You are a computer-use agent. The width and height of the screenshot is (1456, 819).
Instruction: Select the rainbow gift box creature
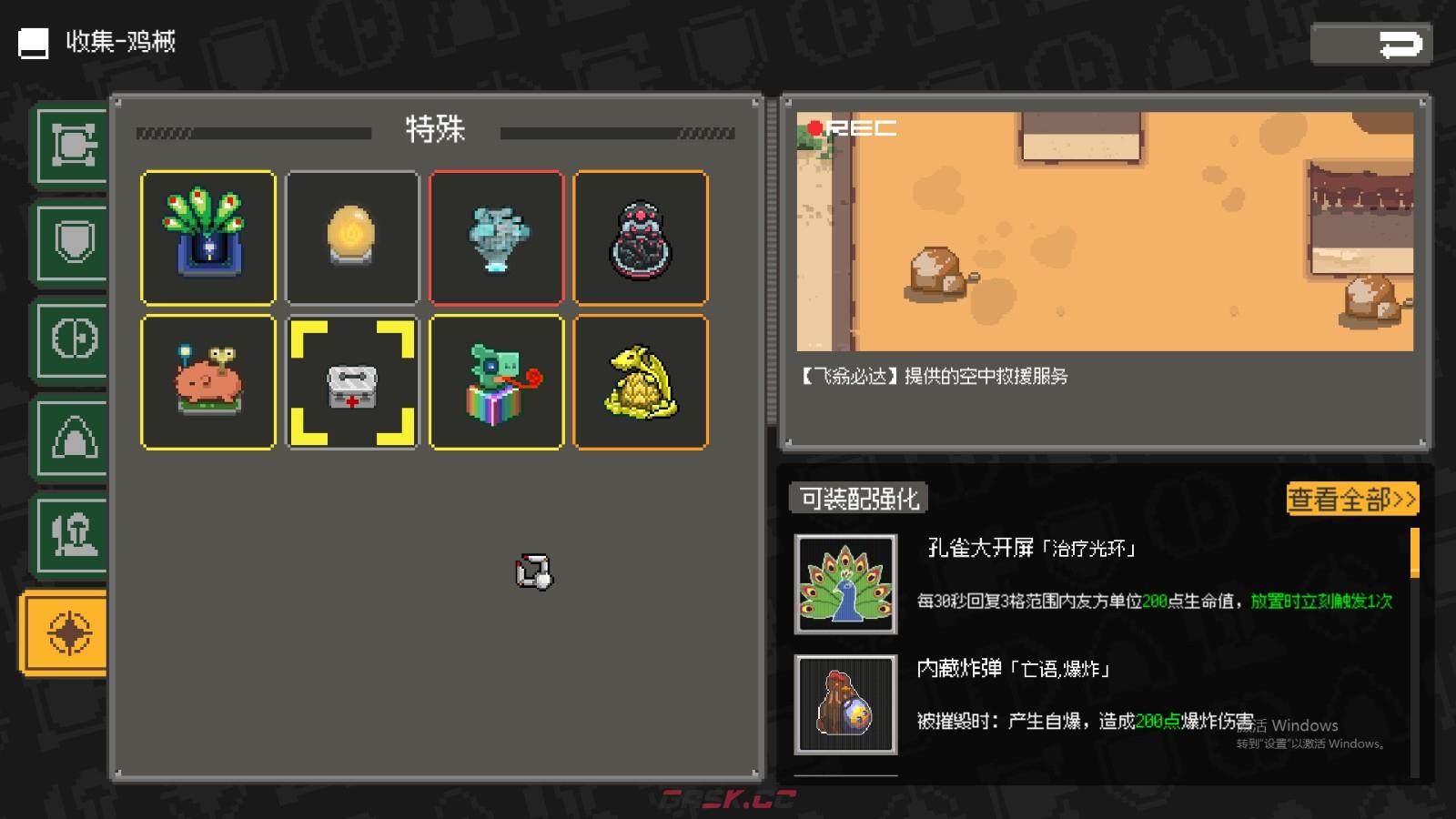497,381
